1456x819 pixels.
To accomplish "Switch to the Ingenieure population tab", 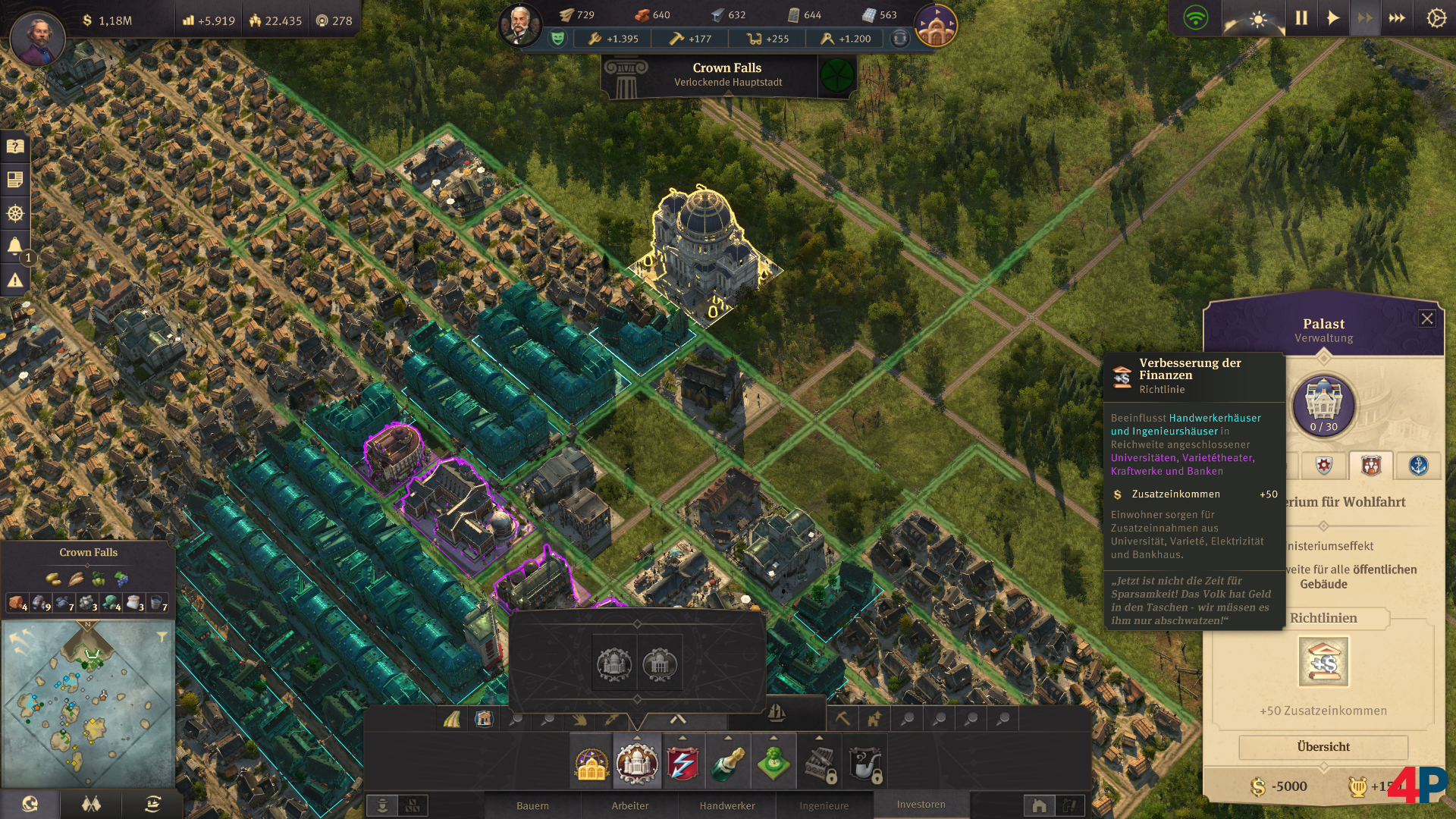I will 824,805.
